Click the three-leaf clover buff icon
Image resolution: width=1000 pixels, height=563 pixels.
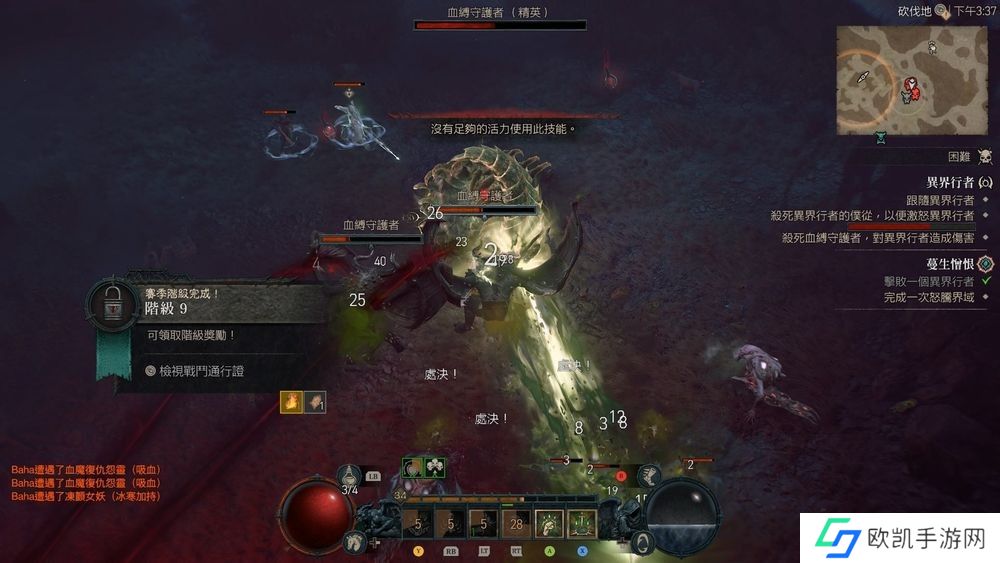(x=435, y=467)
